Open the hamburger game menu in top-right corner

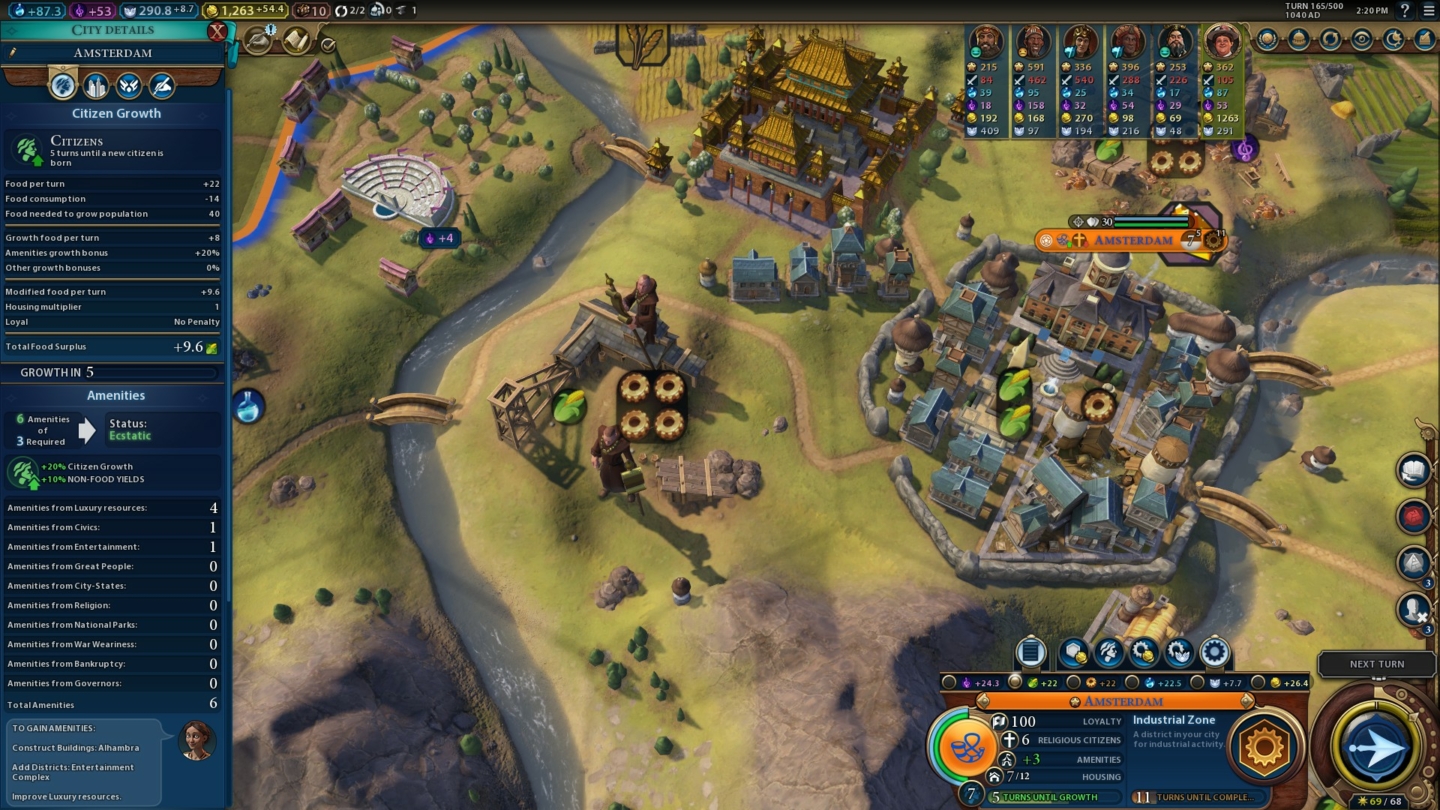point(1430,12)
